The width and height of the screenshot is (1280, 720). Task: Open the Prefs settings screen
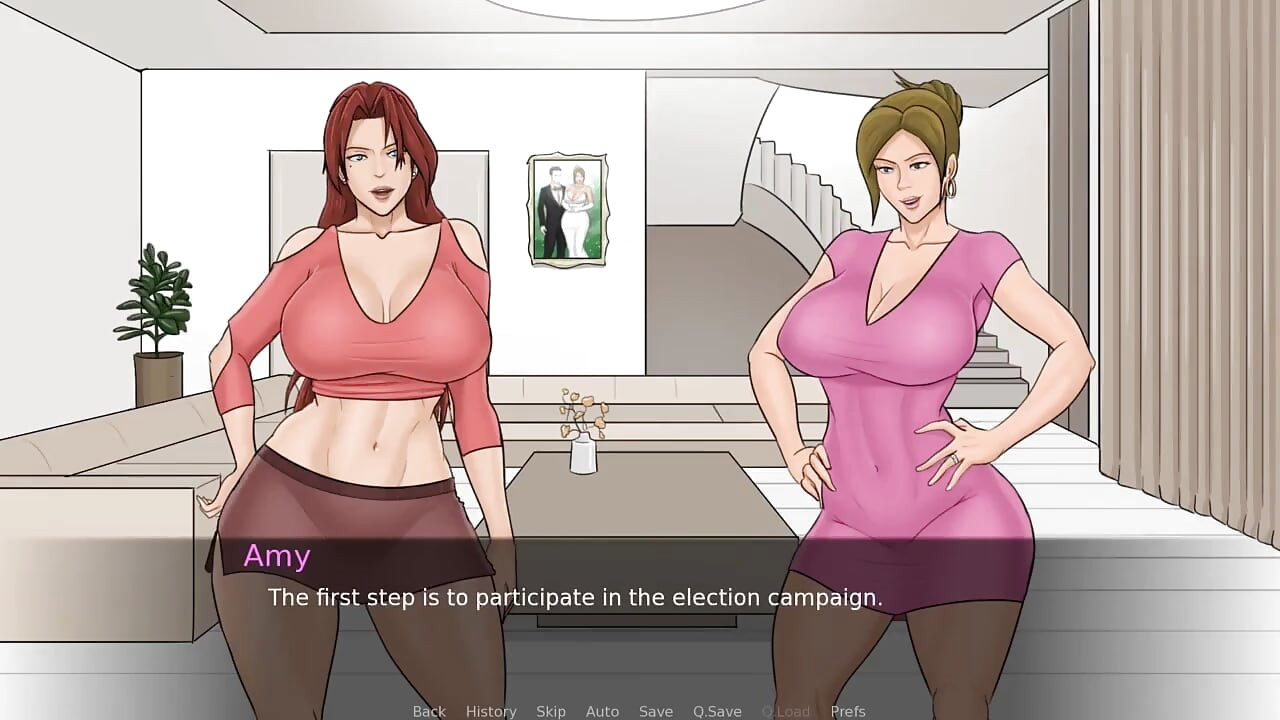849,711
